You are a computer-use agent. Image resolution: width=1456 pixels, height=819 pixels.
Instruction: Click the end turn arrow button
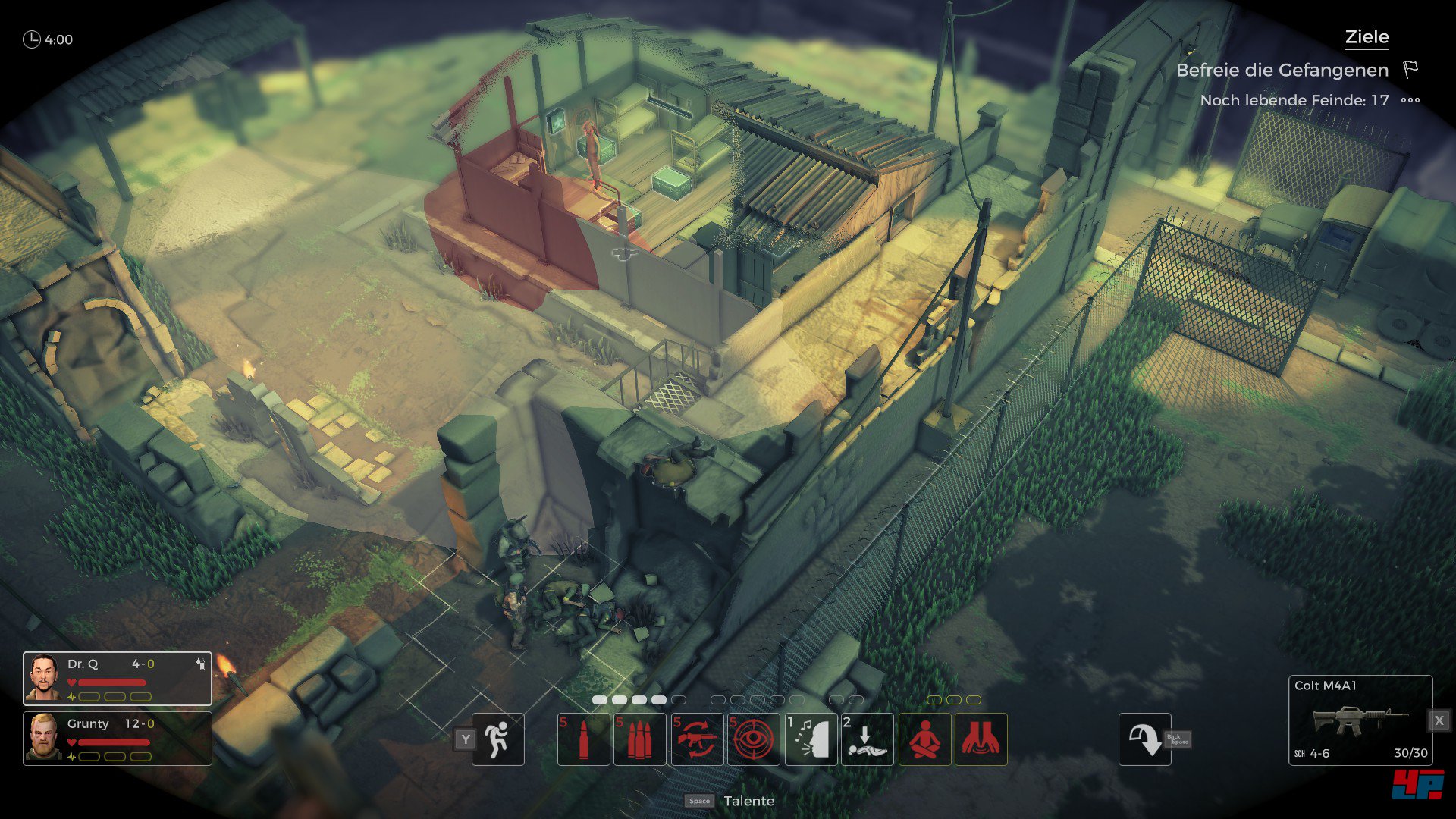(1144, 739)
